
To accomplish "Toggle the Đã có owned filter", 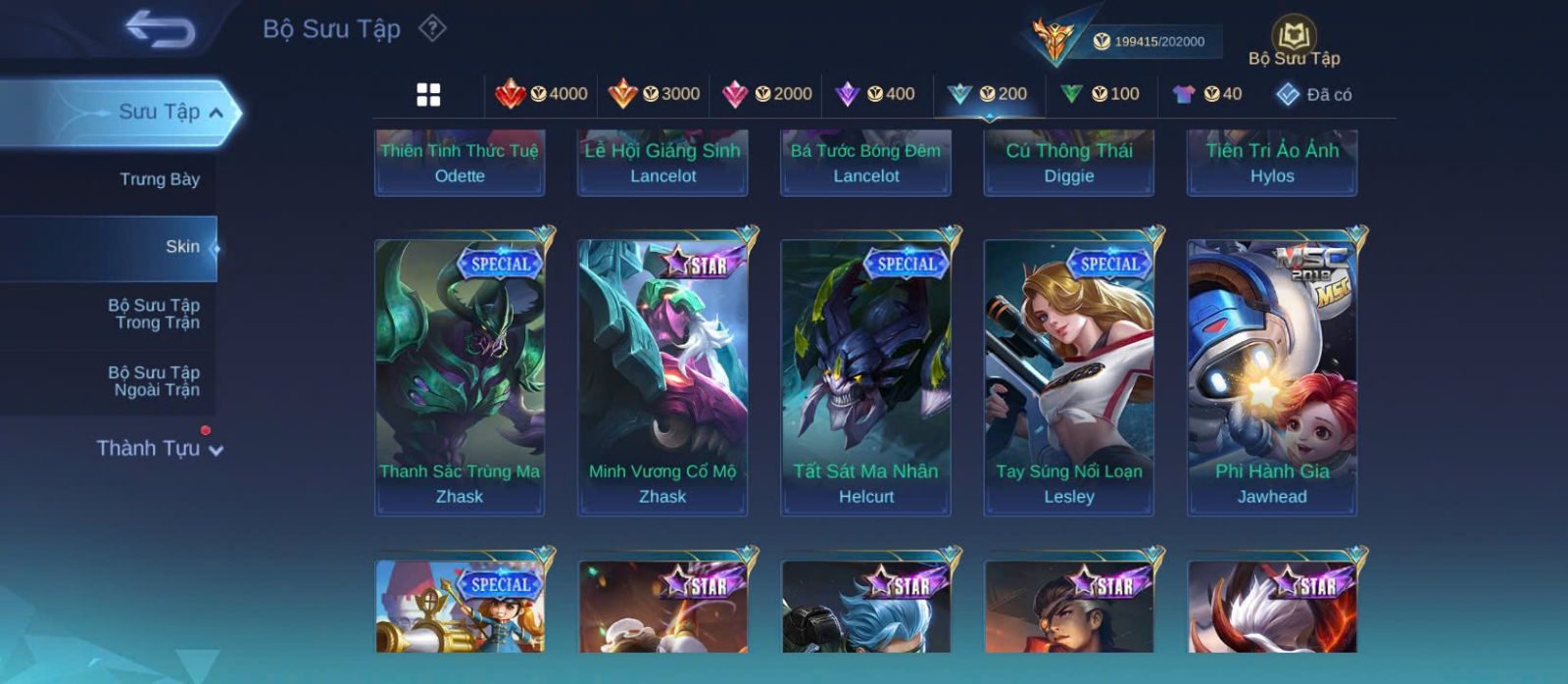I will [x=1313, y=94].
